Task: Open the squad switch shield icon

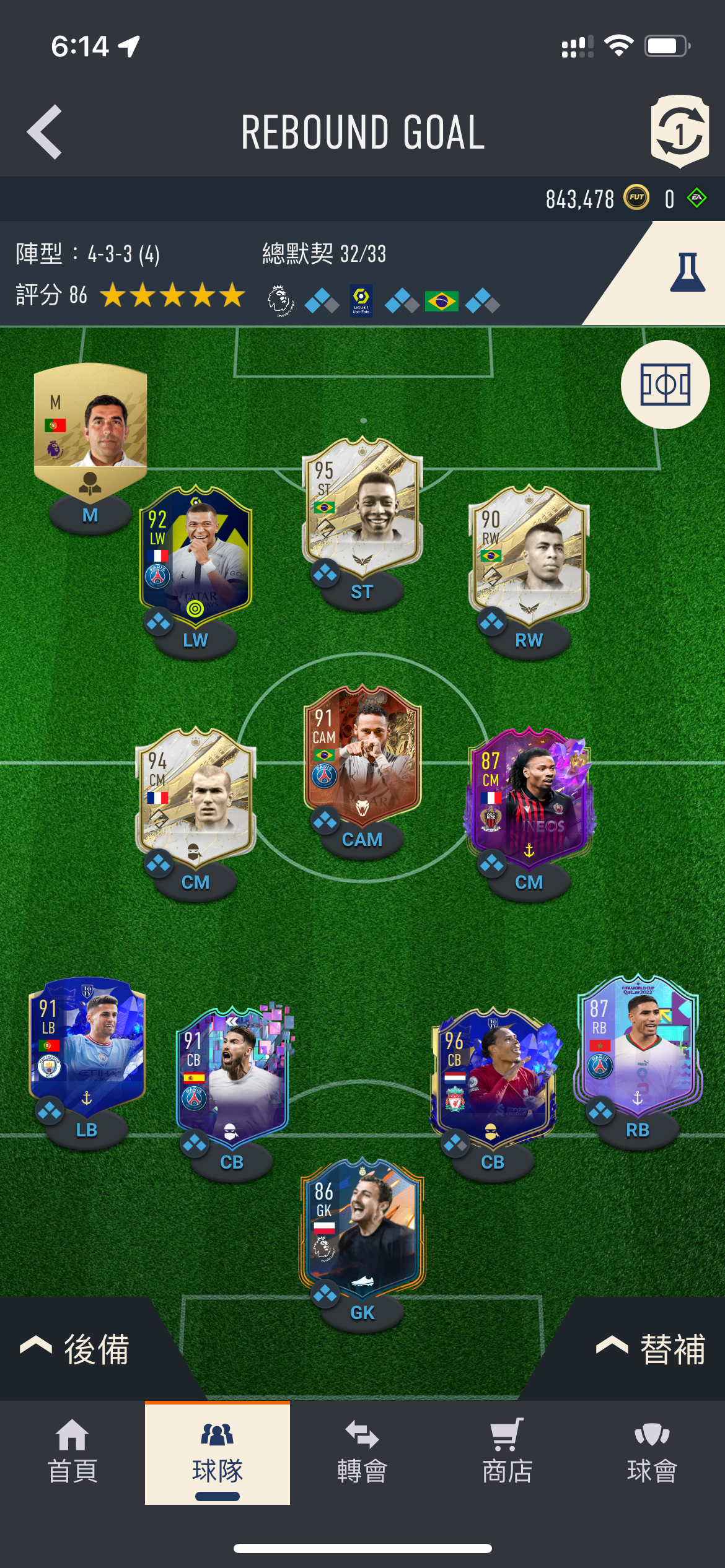Action: tap(679, 131)
